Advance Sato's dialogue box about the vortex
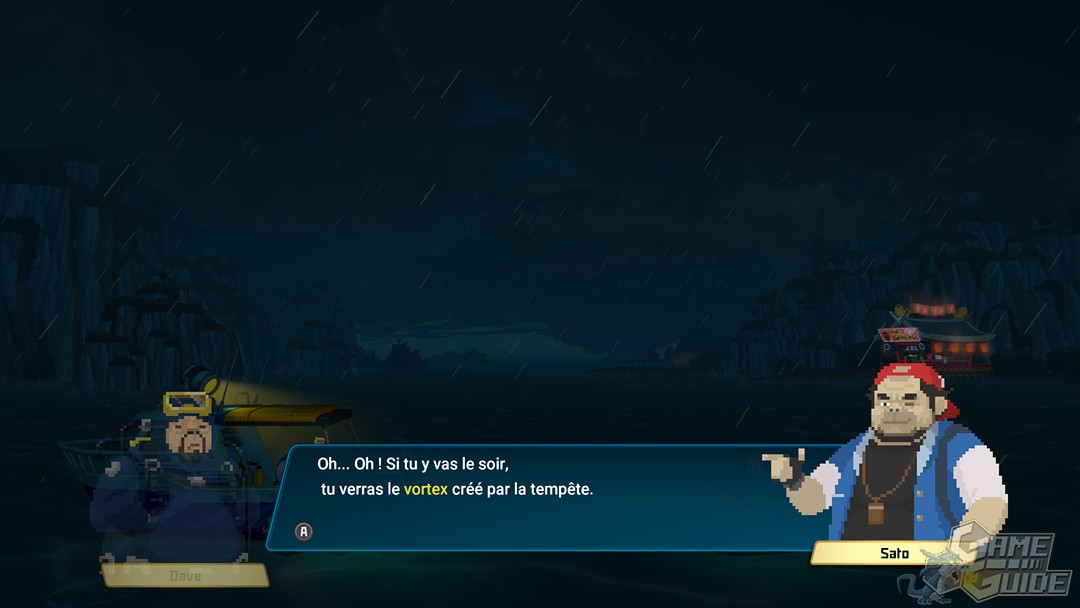1080x608 pixels. pos(304,531)
